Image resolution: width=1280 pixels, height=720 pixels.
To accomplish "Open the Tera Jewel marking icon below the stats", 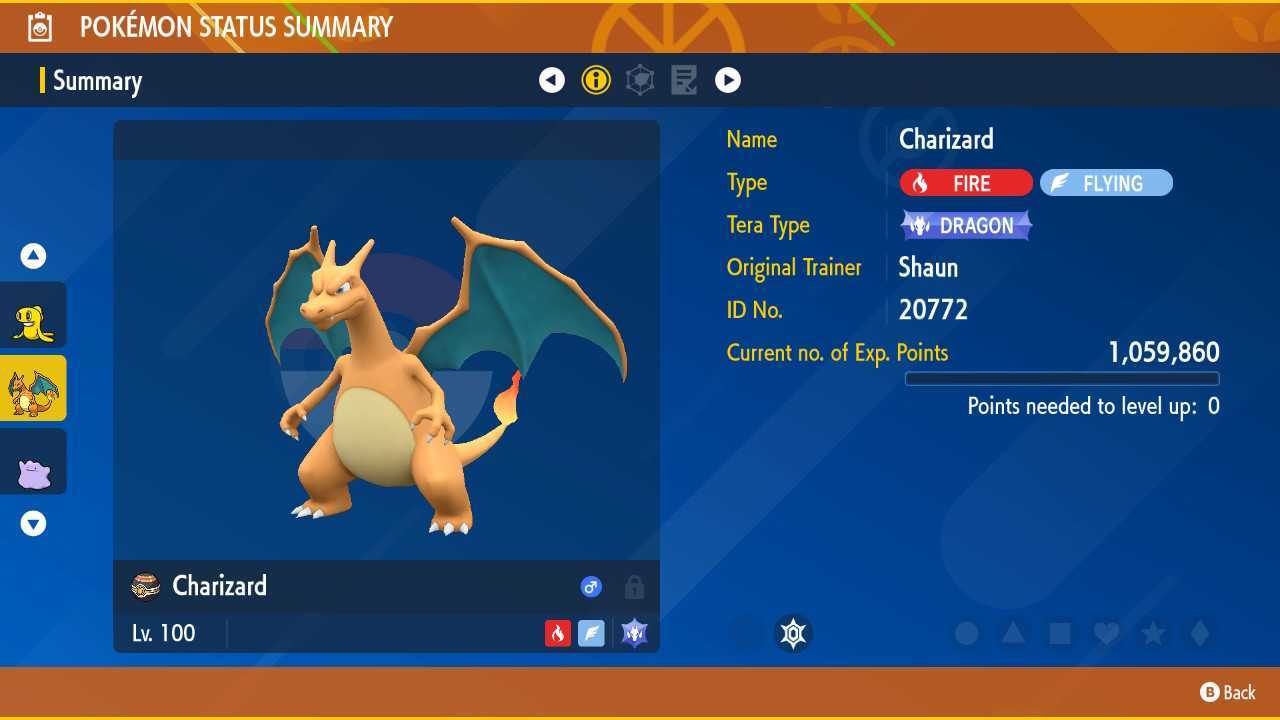I will point(793,633).
